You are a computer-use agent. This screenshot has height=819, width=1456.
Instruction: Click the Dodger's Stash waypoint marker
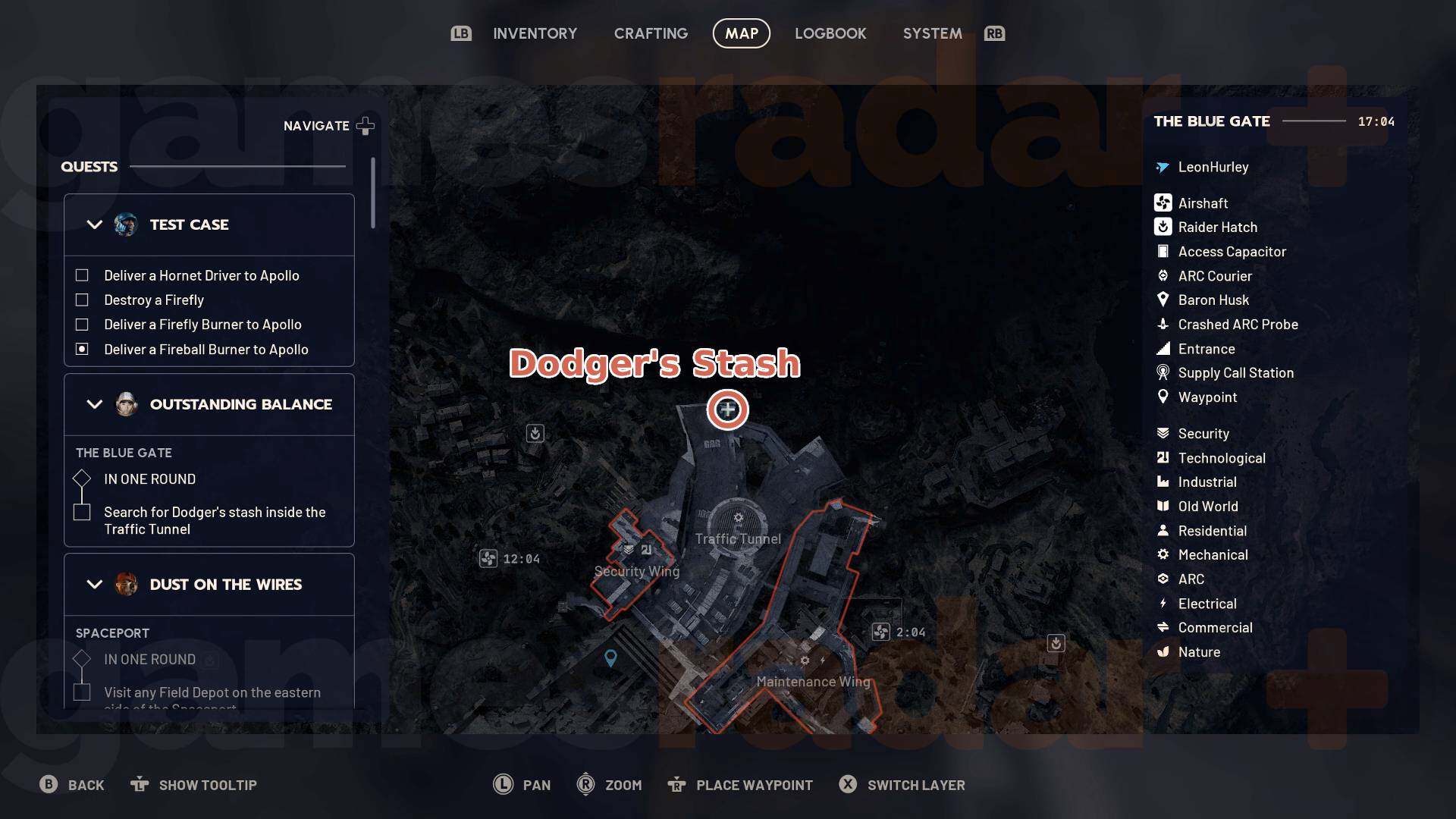pyautogui.click(x=726, y=409)
